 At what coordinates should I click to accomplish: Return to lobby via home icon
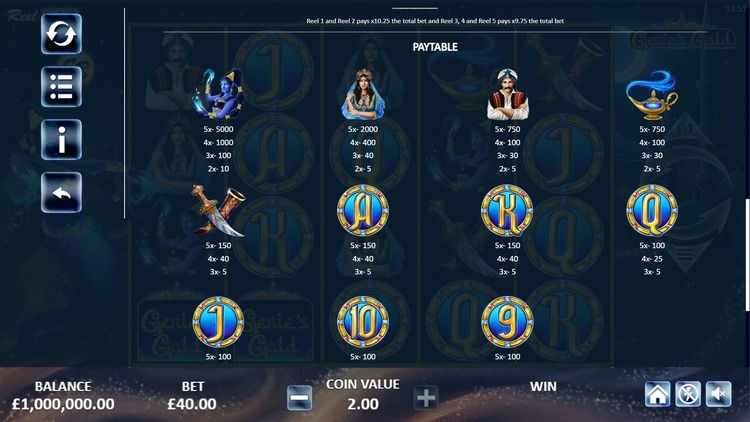657,394
